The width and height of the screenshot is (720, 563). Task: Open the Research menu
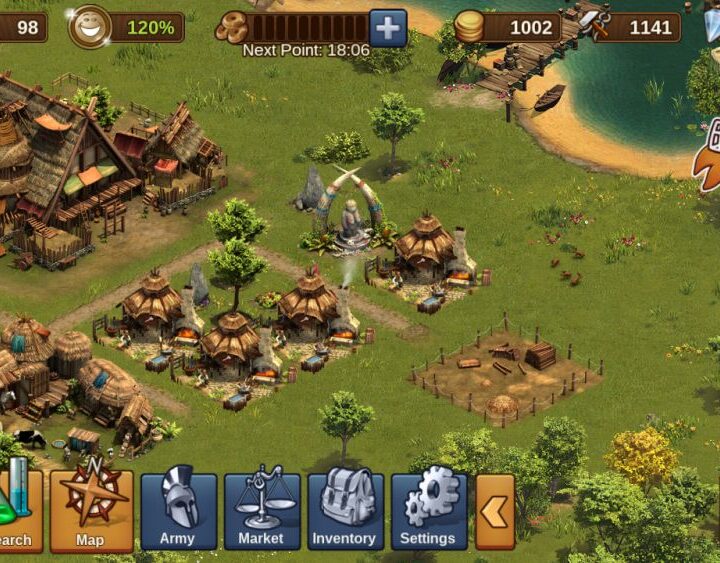tap(18, 510)
